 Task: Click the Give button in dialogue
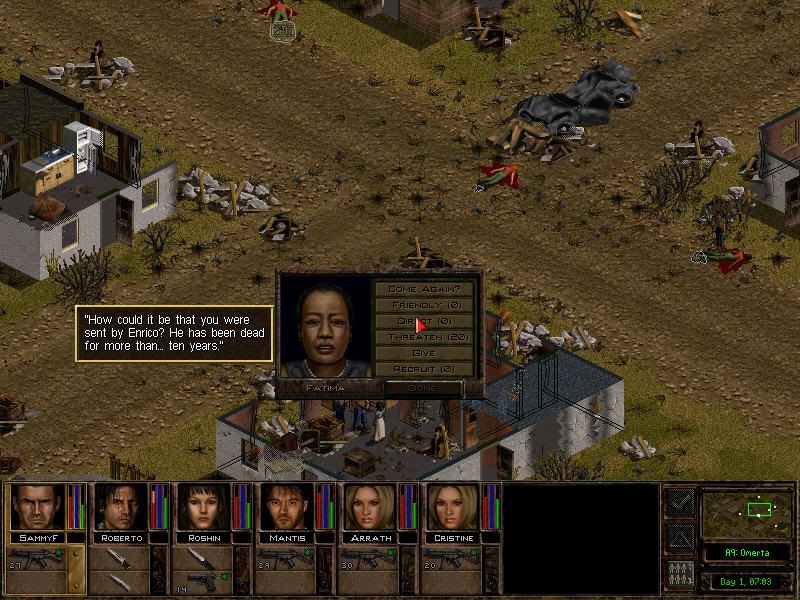click(426, 353)
